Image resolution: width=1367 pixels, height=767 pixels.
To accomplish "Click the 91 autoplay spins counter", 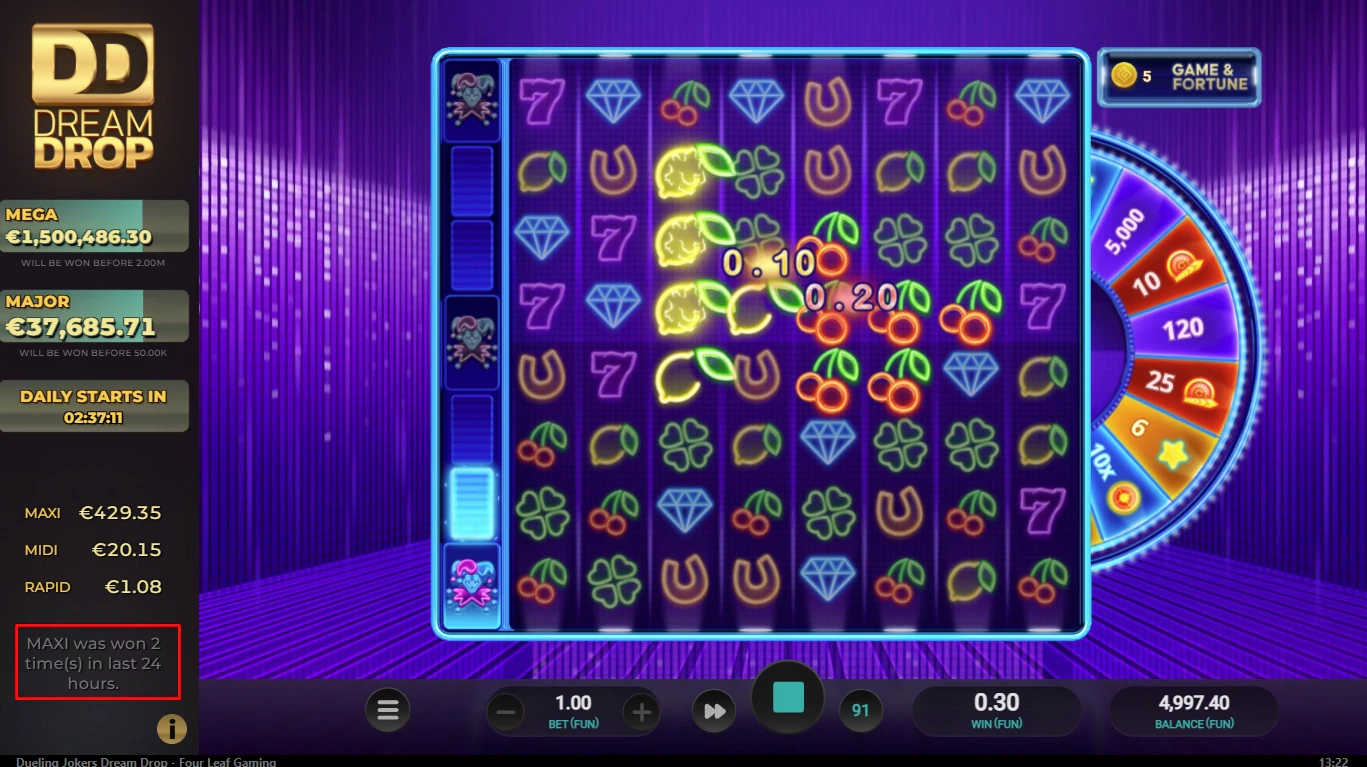I will (x=861, y=710).
